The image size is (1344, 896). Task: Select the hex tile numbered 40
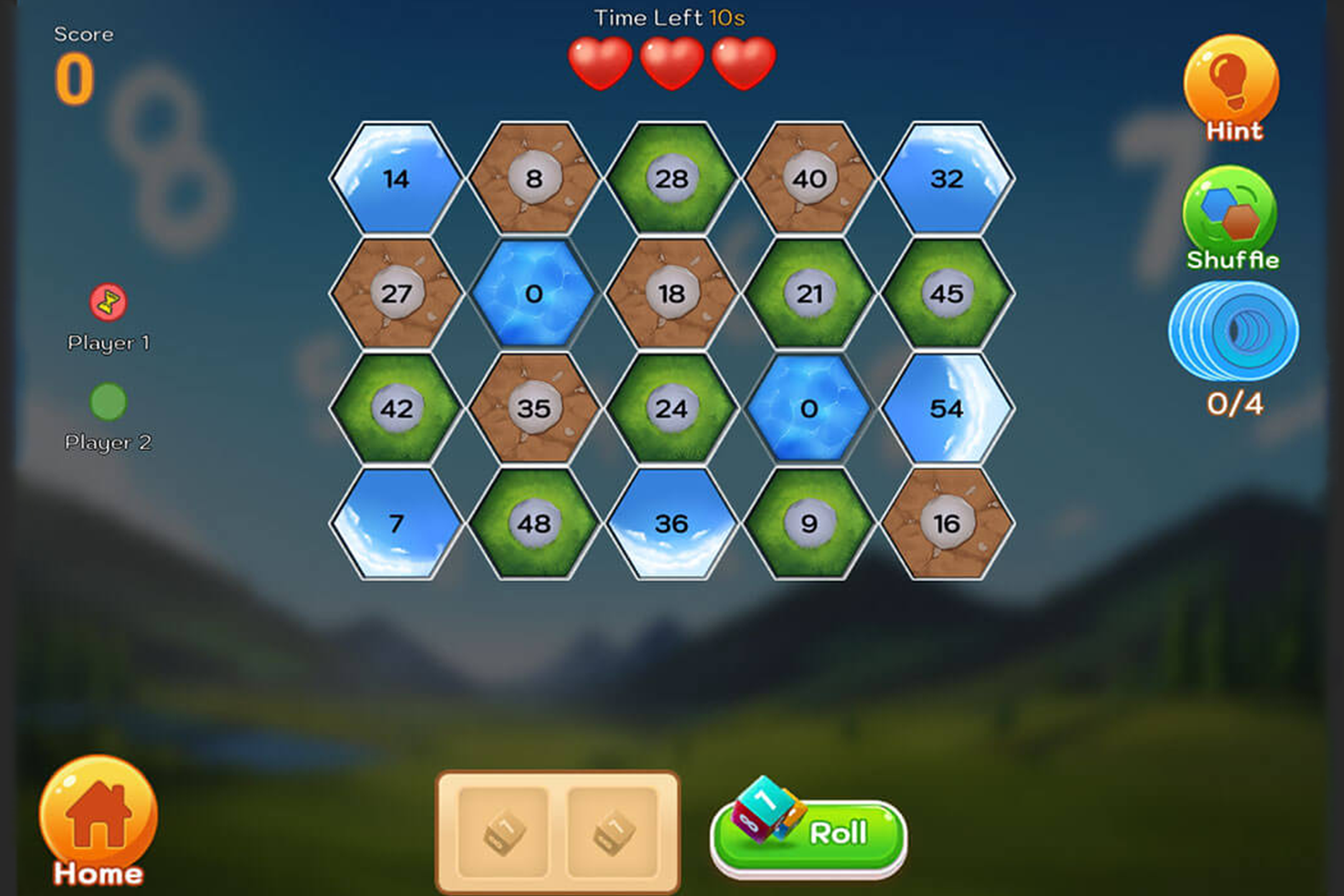coord(809,179)
